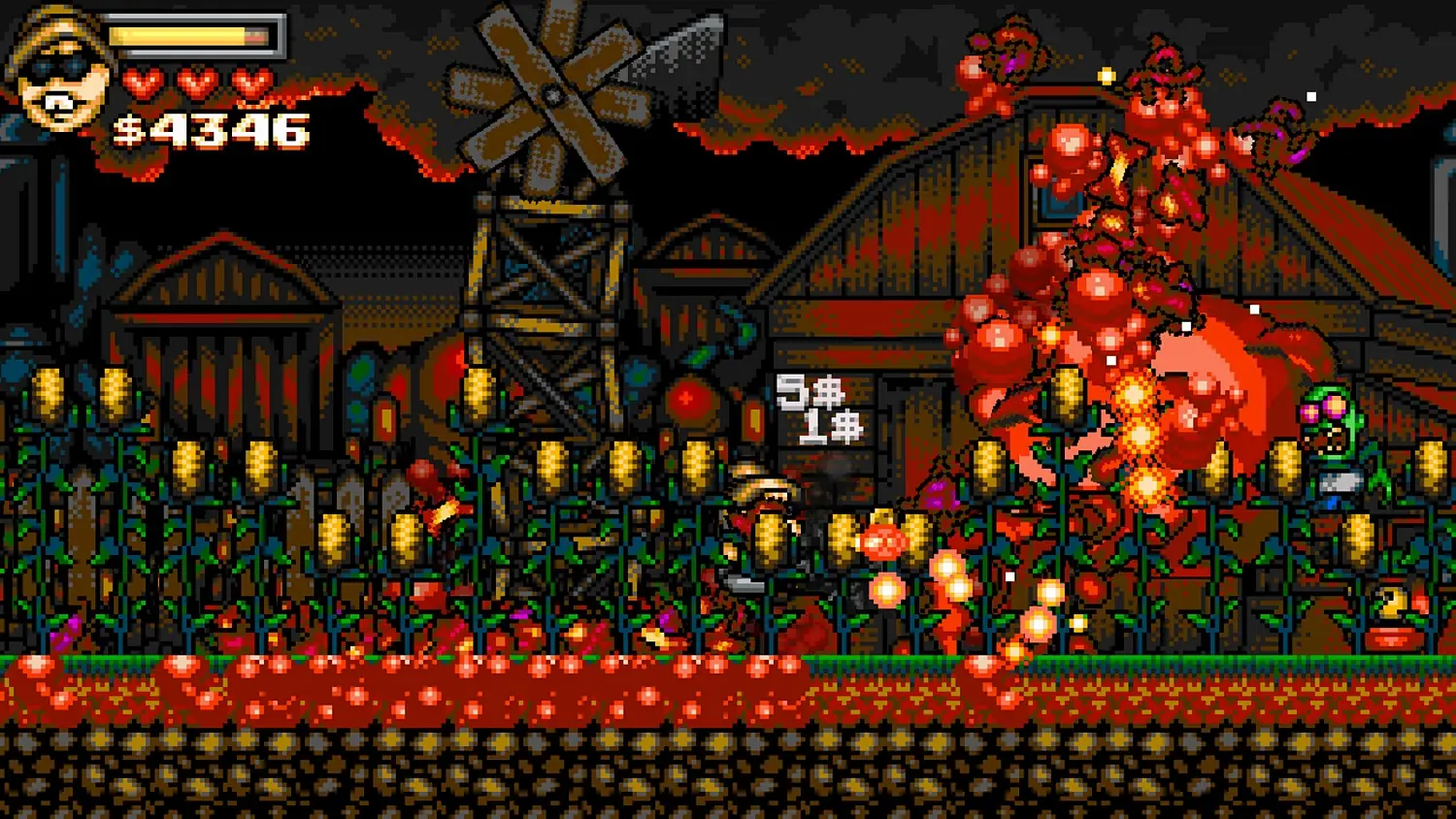Click the yellow energy bar at top
The height and width of the screenshot is (819, 1456).
[189, 34]
